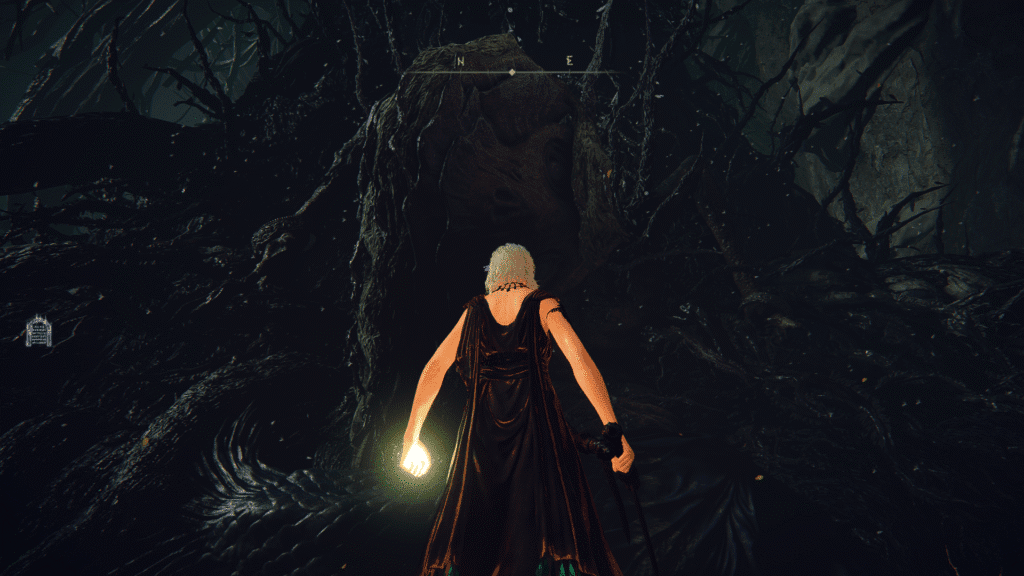Image resolution: width=1024 pixels, height=576 pixels.
Task: Select the gate-shaped status icon
Action: click(39, 331)
